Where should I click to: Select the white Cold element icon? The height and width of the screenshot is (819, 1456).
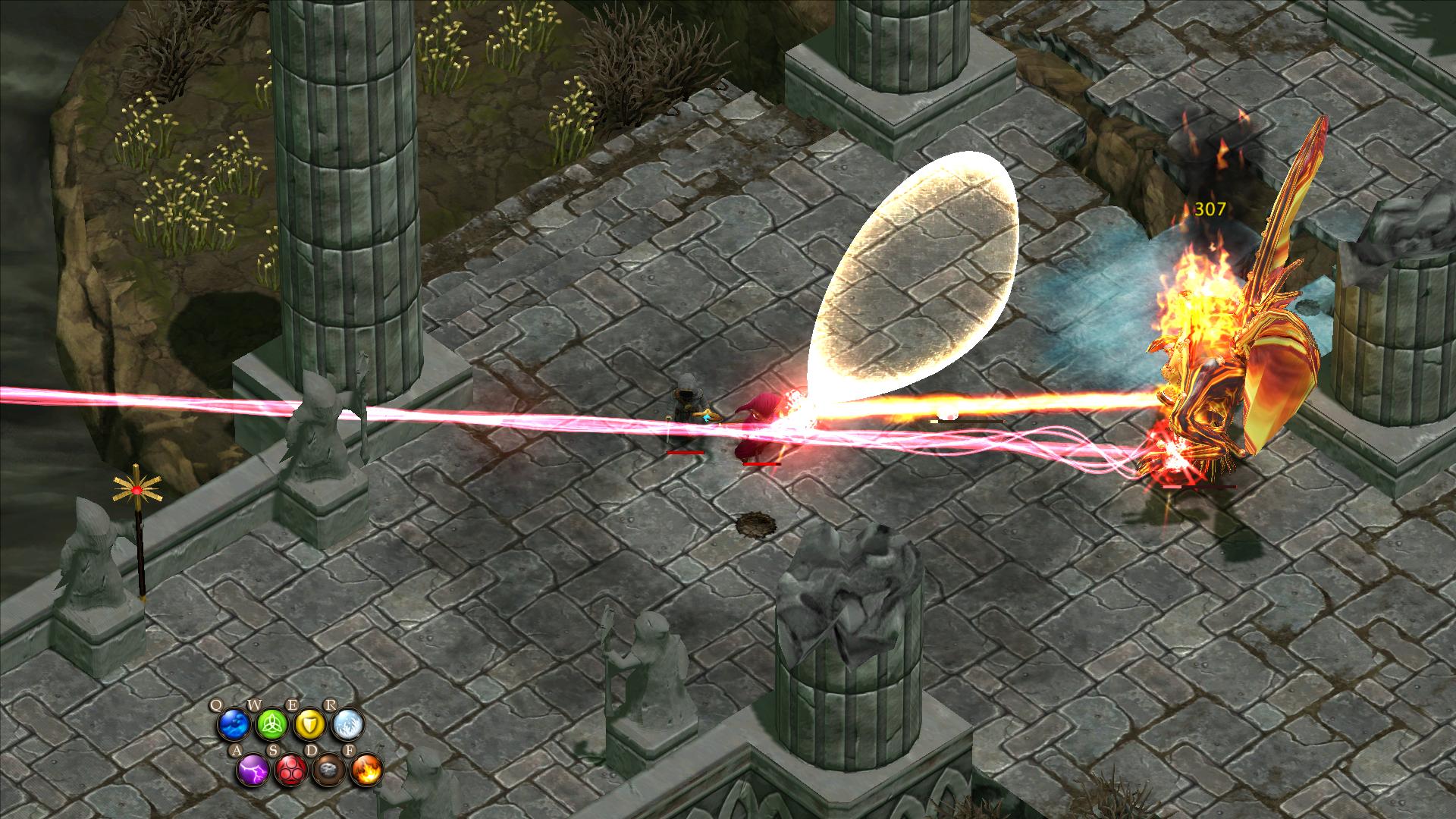point(348,724)
